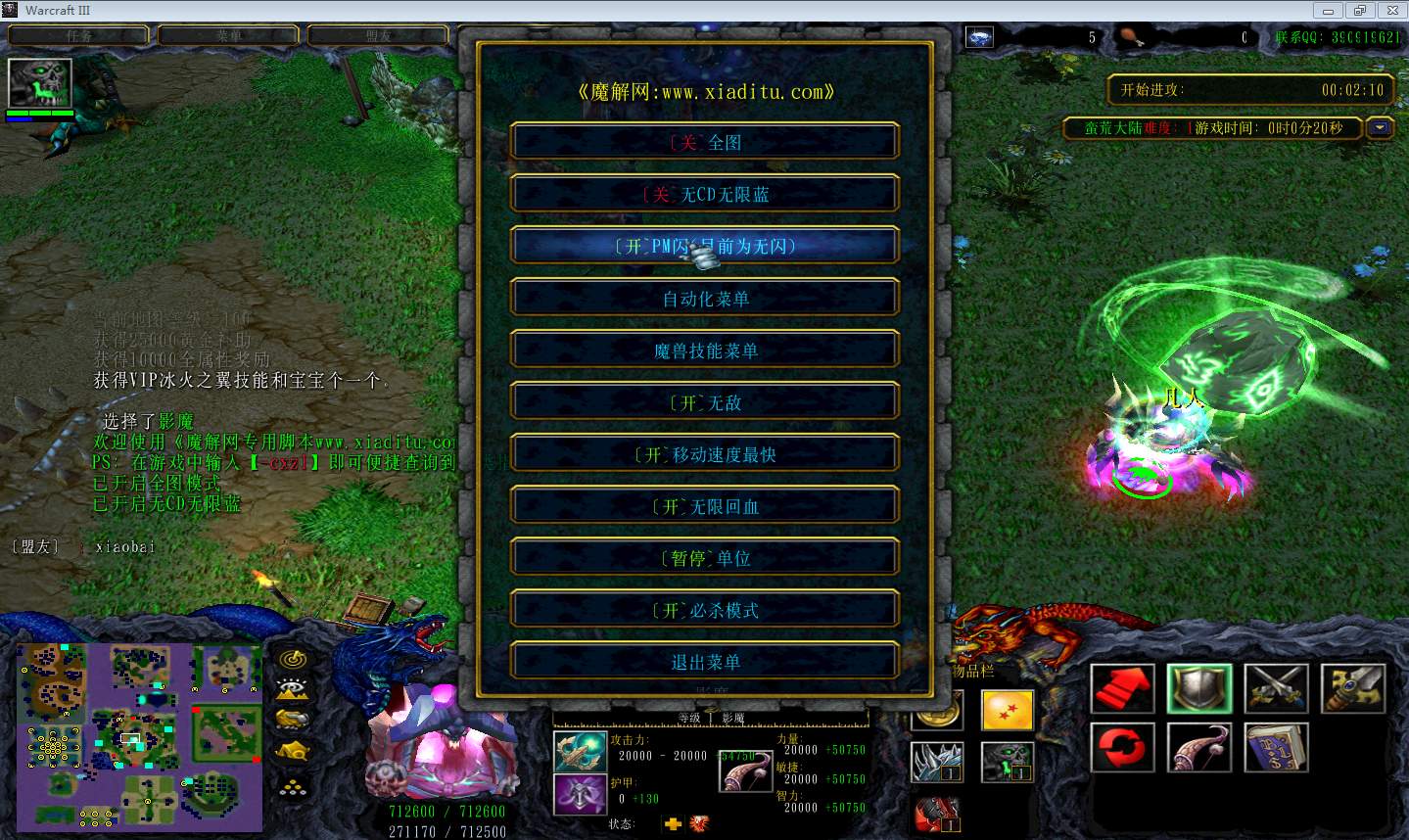Select the red upgrade arrow ability
Image resolution: width=1409 pixels, height=840 pixels.
(1122, 688)
